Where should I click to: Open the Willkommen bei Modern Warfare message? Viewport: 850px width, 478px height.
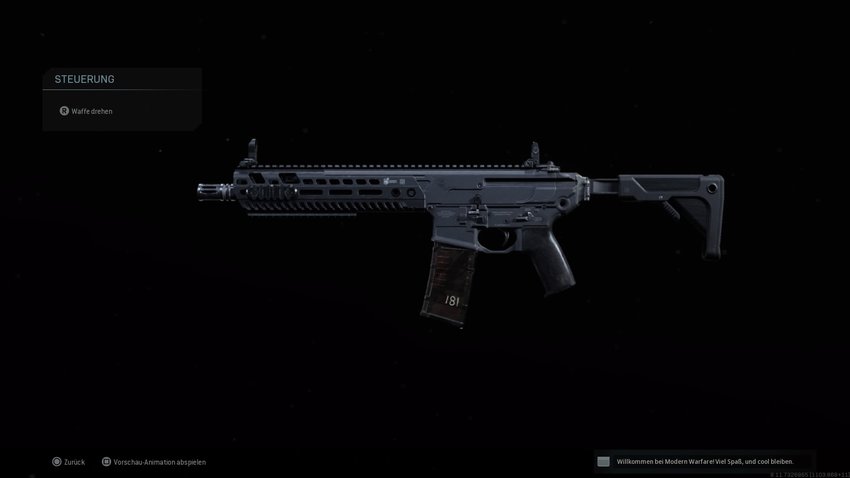click(x=703, y=461)
